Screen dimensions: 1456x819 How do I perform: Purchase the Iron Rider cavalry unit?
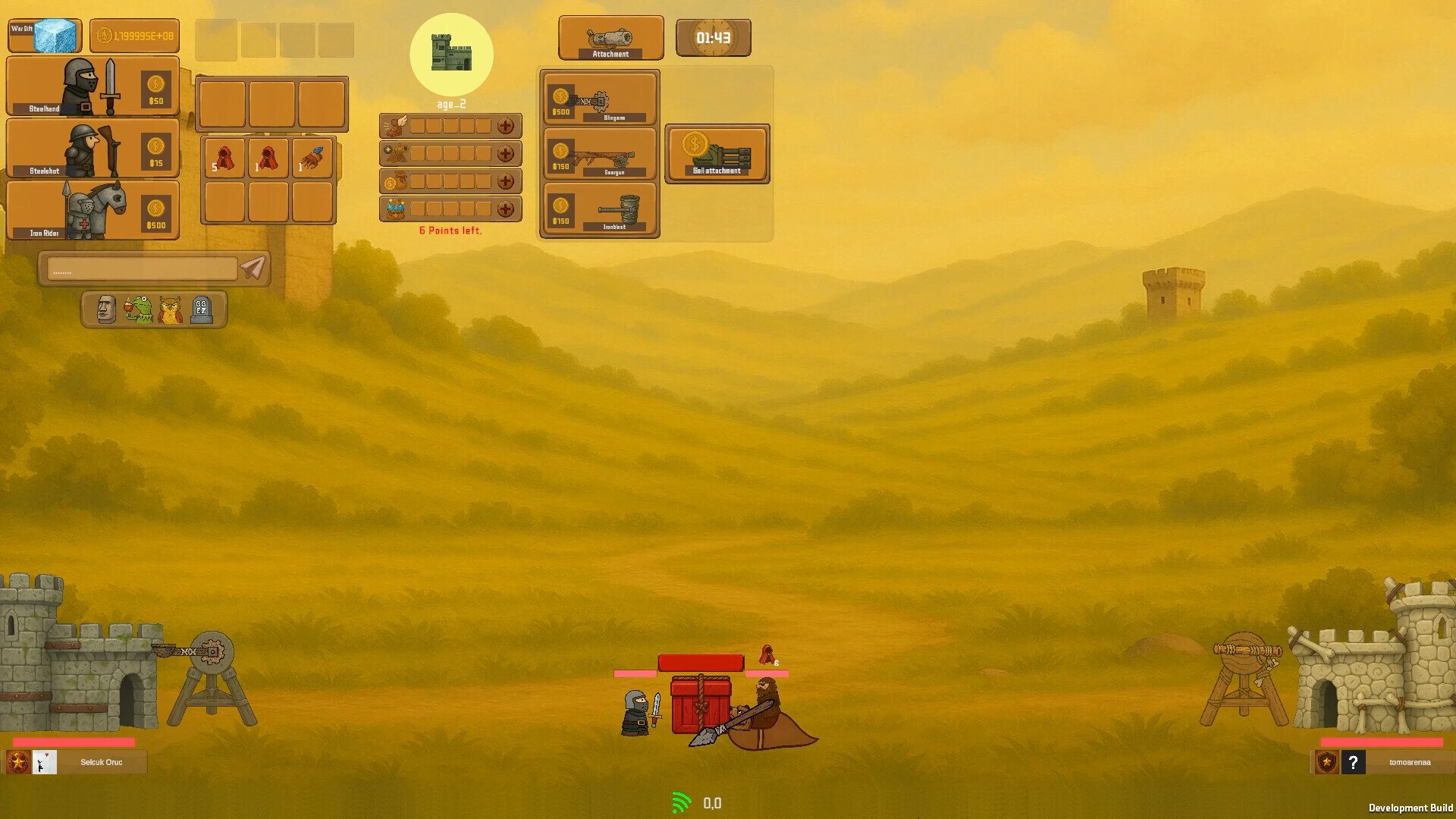pos(93,210)
